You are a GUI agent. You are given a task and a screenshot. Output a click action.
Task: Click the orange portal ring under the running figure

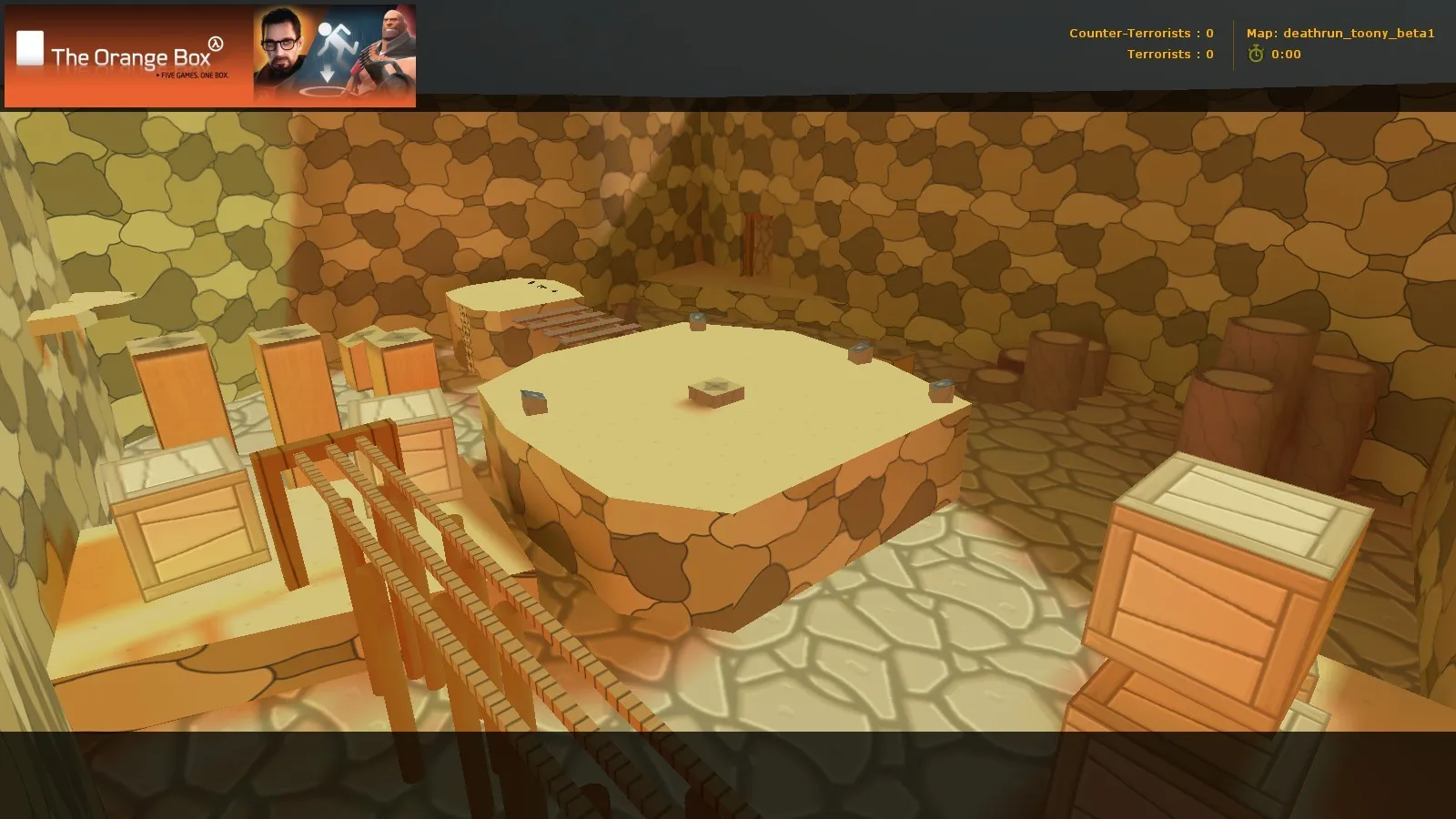pyautogui.click(x=328, y=89)
